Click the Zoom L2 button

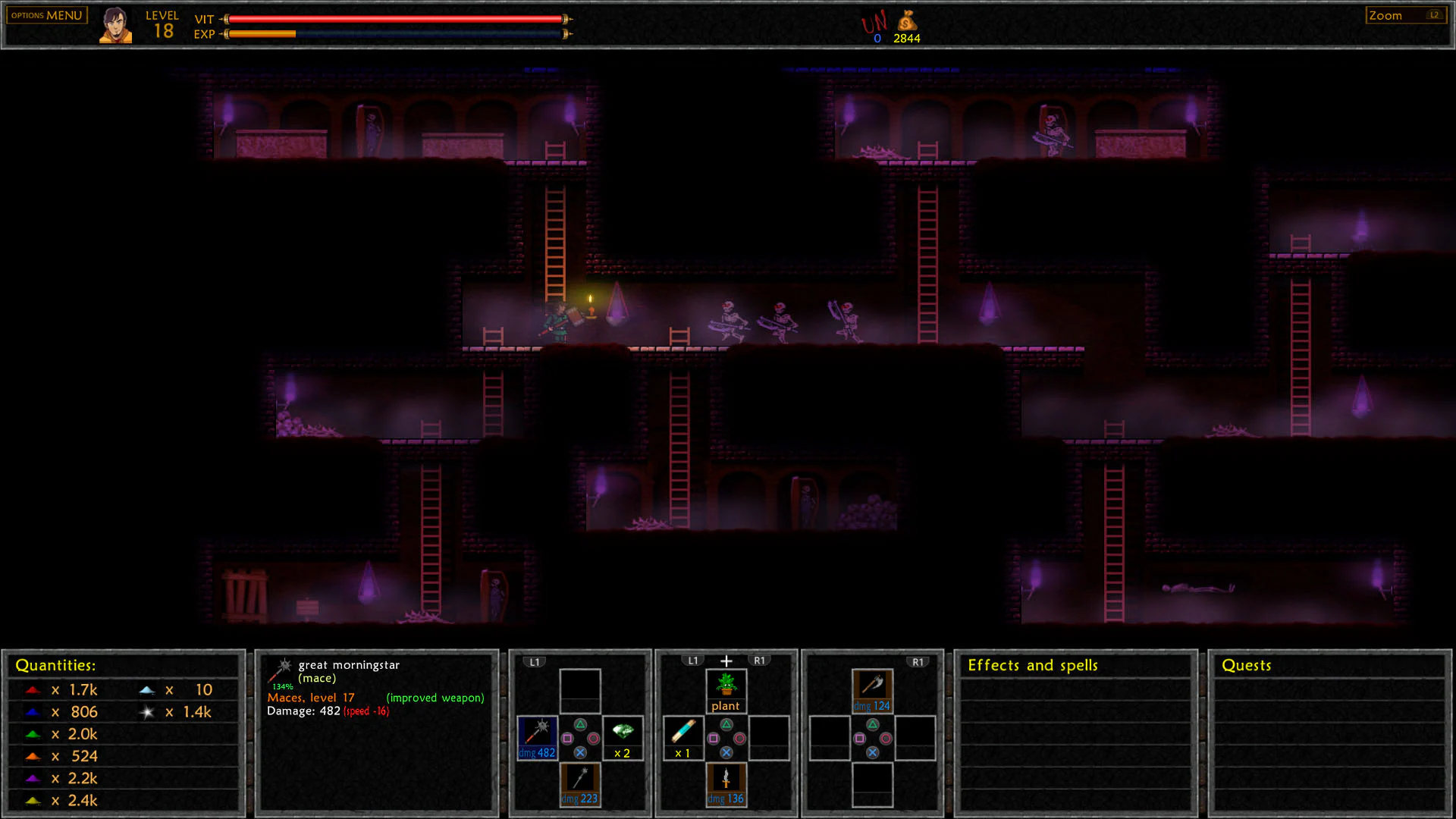pyautogui.click(x=1405, y=14)
